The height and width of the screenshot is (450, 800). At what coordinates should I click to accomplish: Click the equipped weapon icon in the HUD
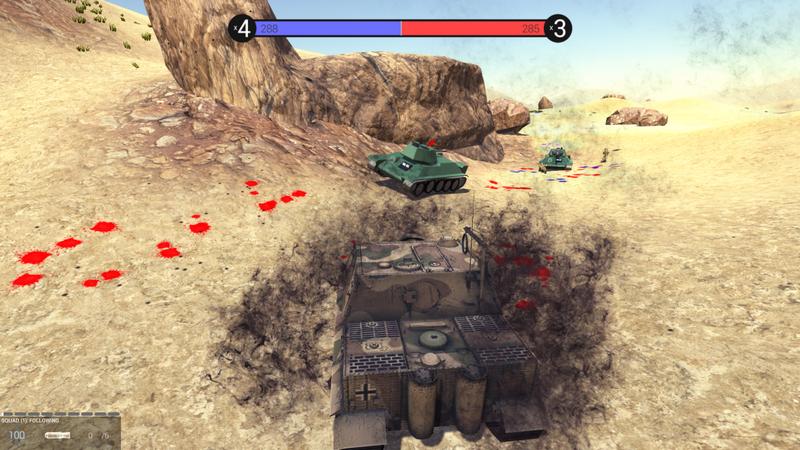click(58, 436)
